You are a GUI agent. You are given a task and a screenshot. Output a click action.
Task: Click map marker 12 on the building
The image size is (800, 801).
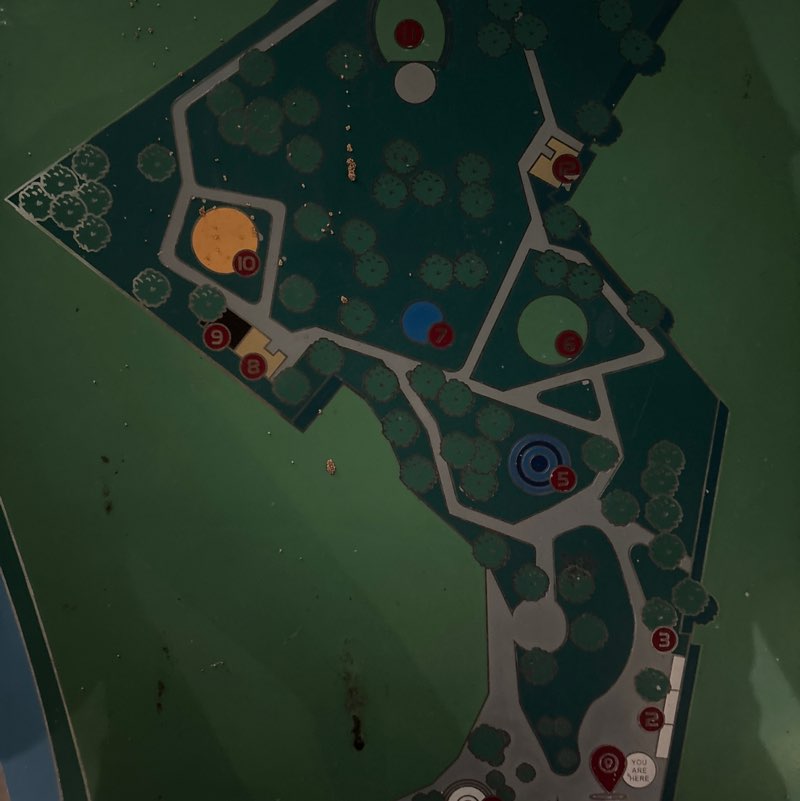pos(568,168)
